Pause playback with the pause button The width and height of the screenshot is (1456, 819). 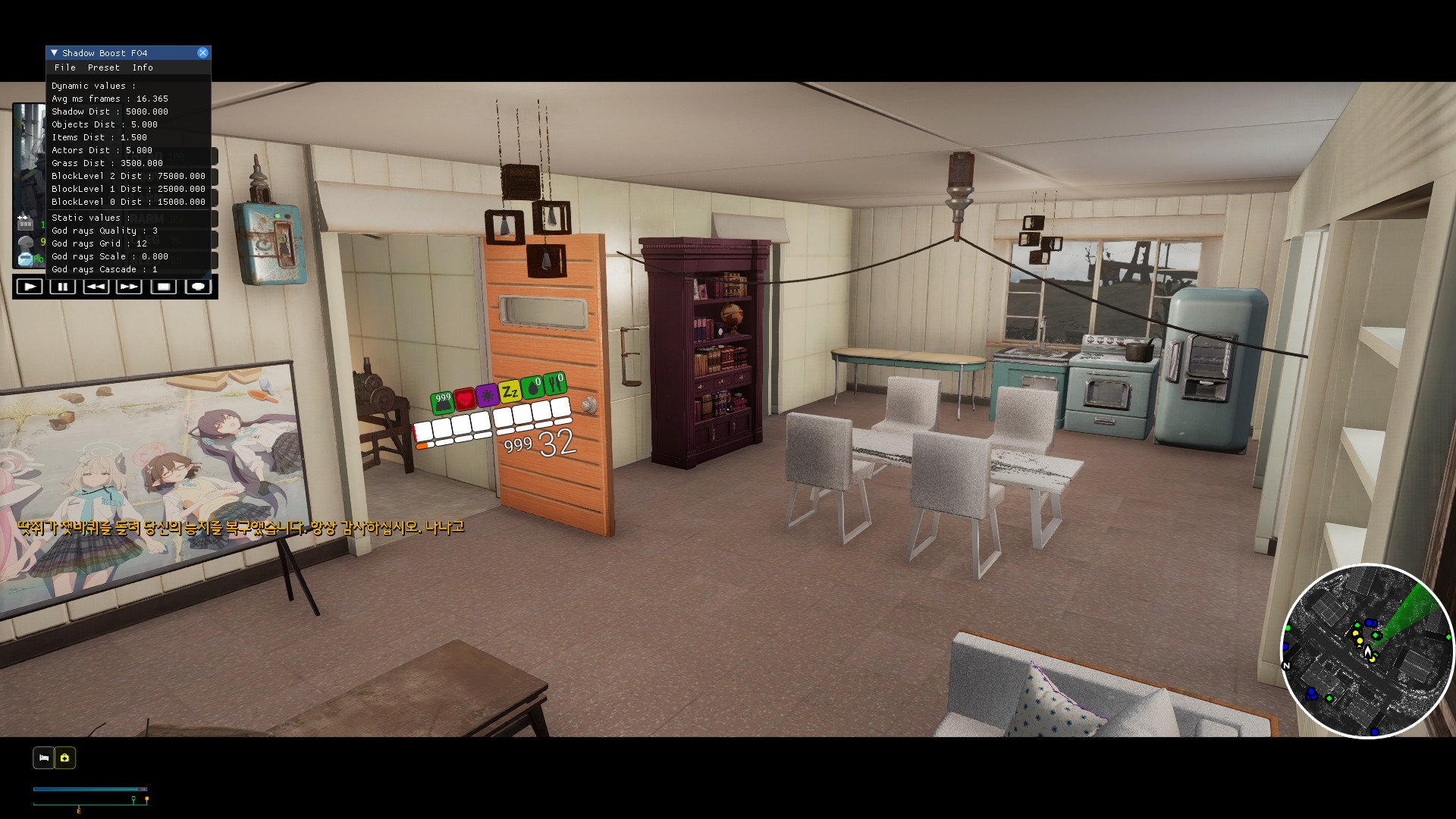coord(63,287)
